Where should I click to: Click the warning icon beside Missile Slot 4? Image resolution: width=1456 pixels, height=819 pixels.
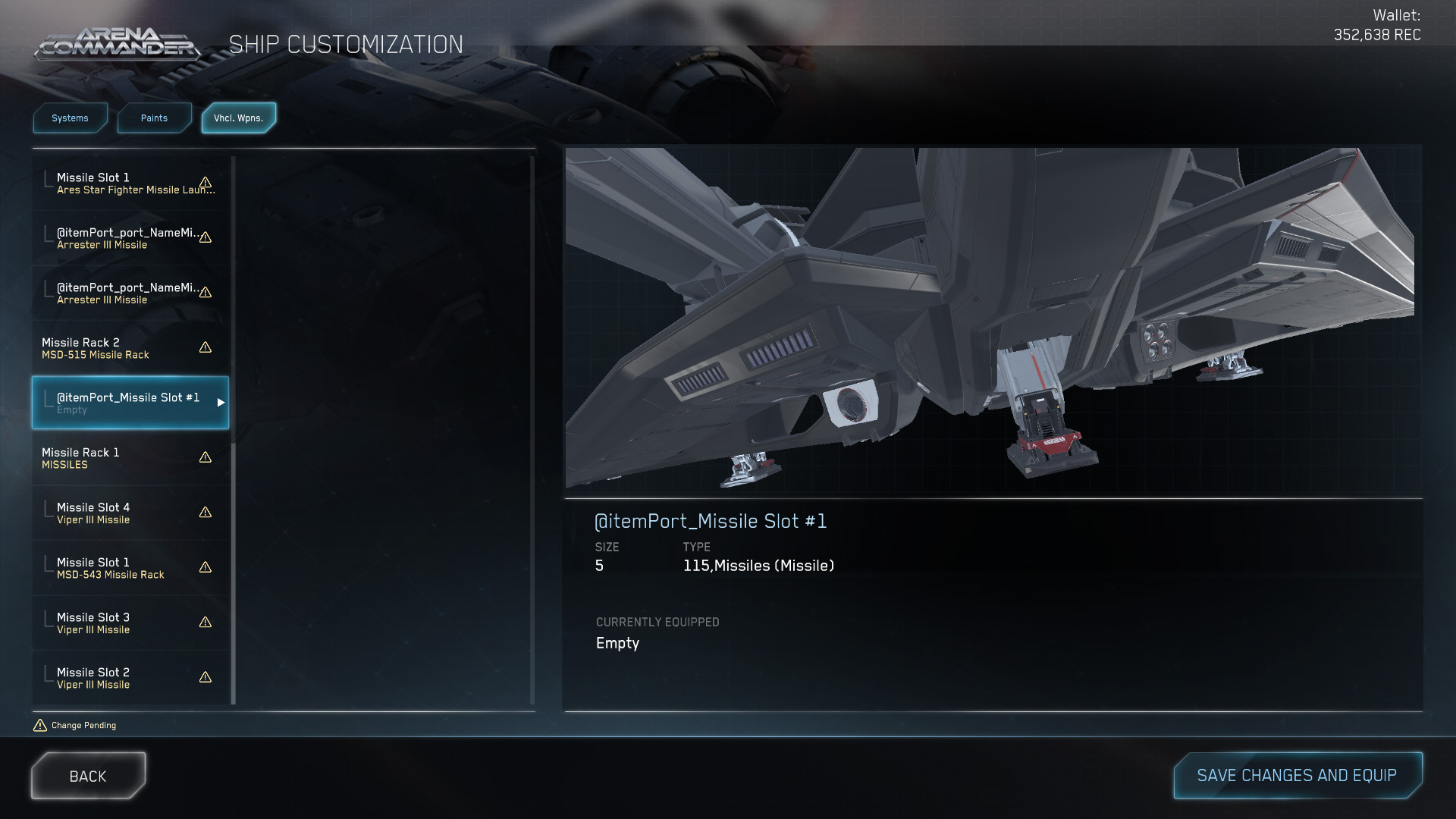pos(205,513)
